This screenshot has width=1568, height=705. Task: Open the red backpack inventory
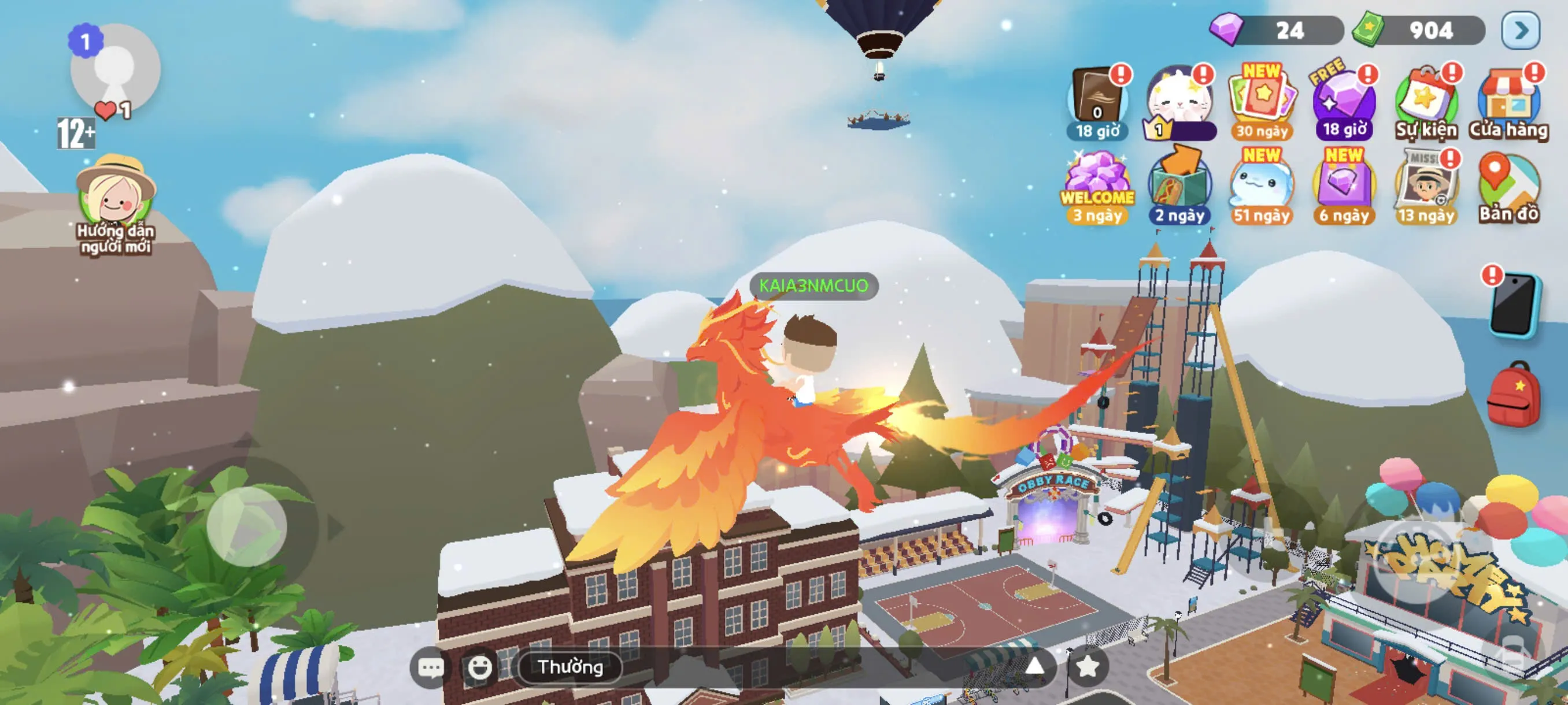pos(1513,394)
